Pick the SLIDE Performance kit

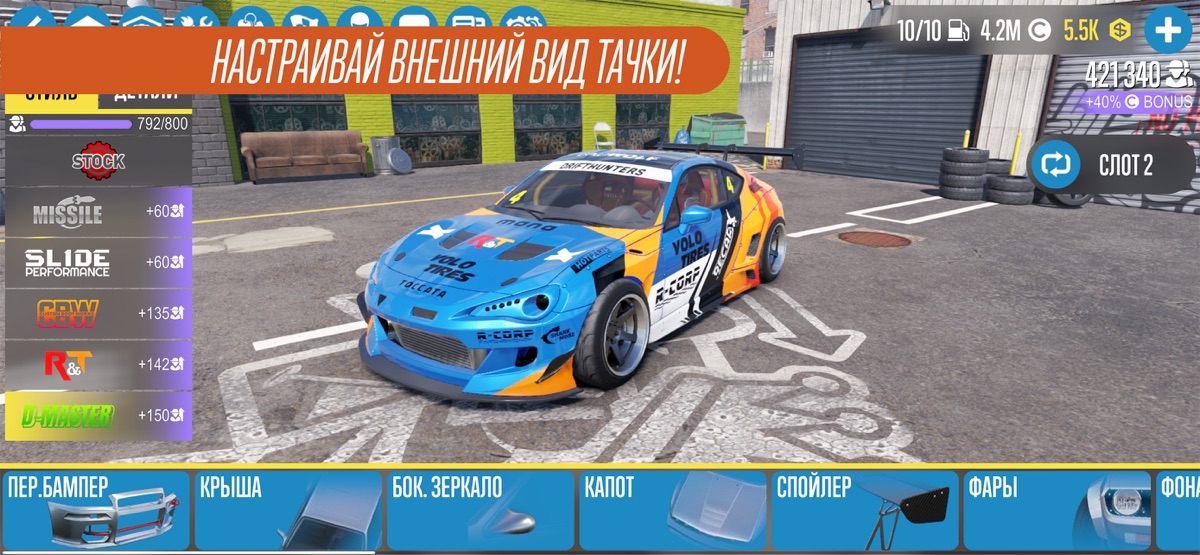point(98,263)
